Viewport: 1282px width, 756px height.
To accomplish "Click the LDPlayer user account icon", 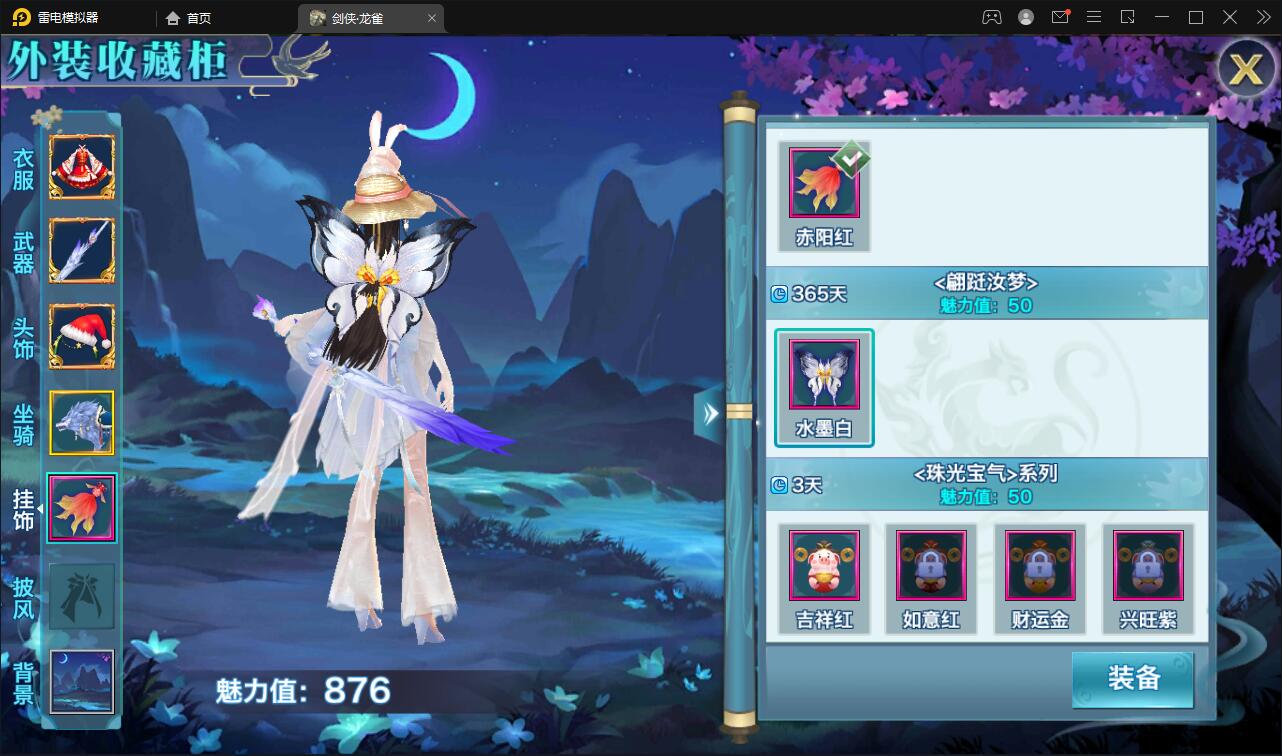I will tap(1024, 17).
